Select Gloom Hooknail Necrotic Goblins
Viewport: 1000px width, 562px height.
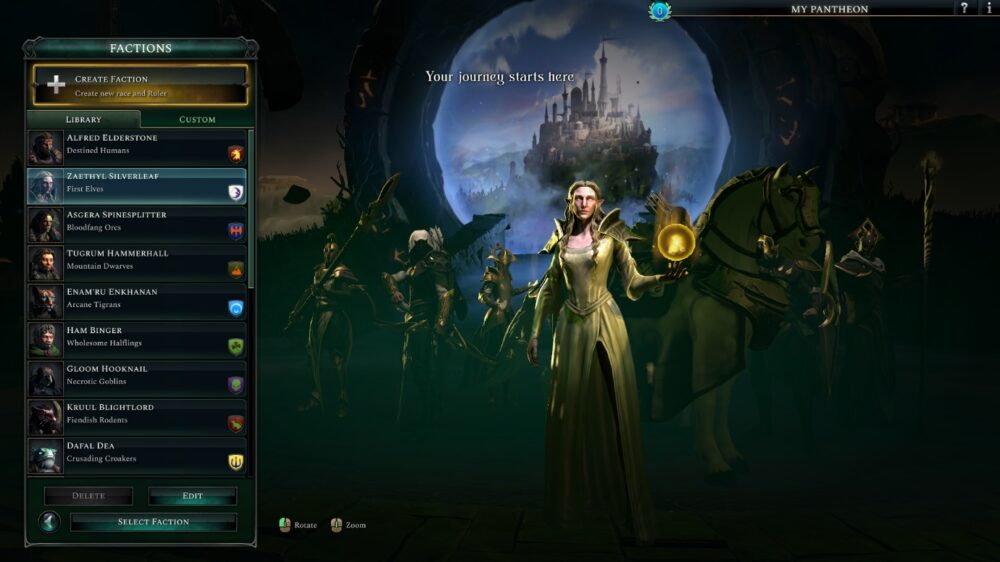[137, 378]
